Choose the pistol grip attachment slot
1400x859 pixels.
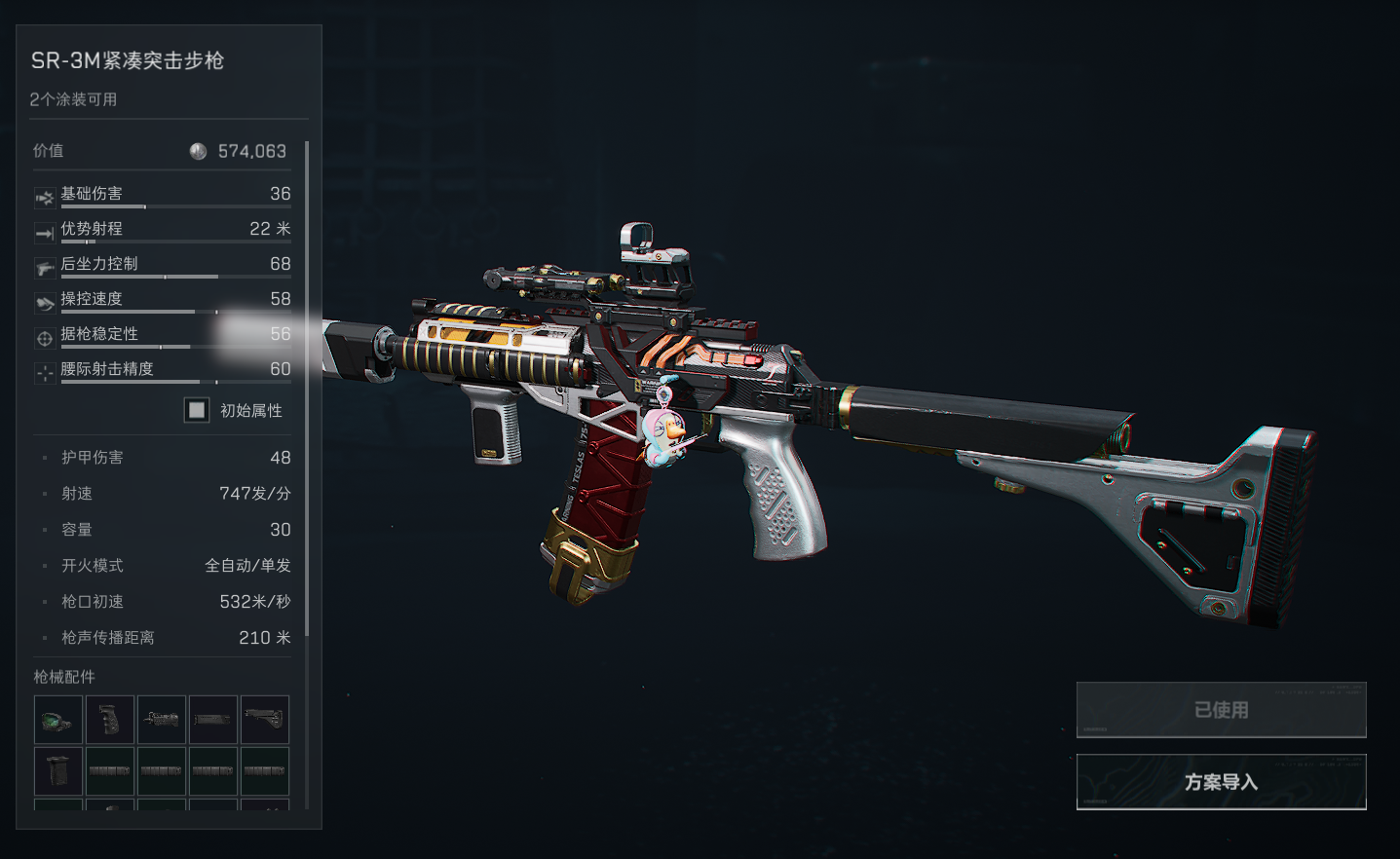(x=110, y=721)
